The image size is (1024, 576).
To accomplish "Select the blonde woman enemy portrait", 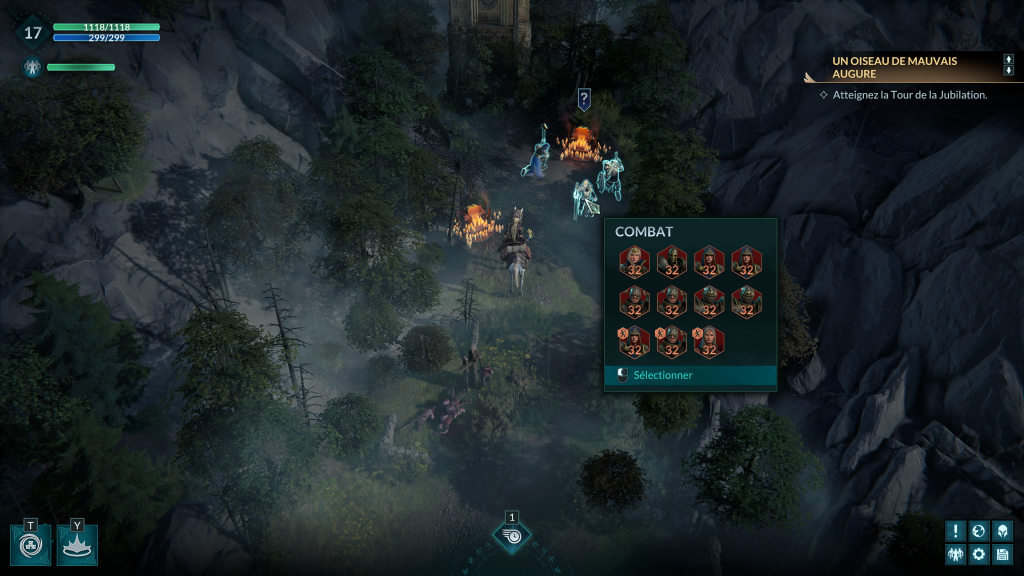I will [x=635, y=261].
